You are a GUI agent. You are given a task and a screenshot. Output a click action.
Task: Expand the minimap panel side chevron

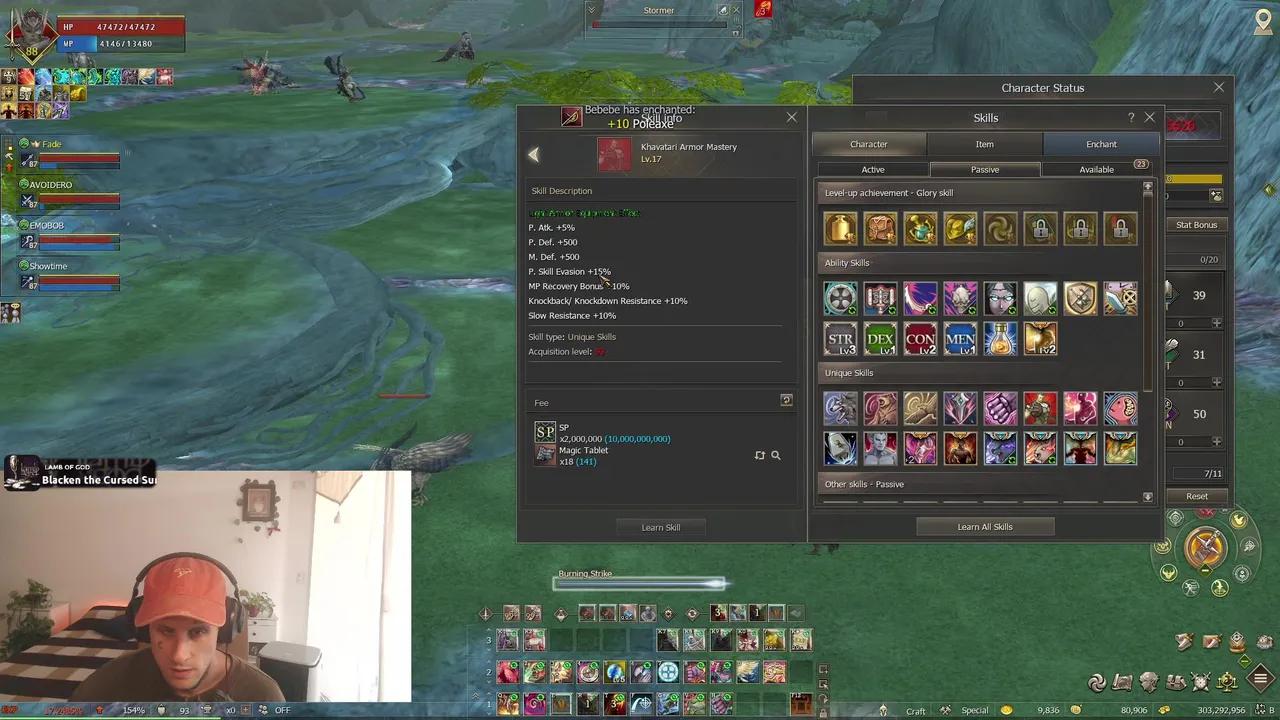click(x=1270, y=188)
